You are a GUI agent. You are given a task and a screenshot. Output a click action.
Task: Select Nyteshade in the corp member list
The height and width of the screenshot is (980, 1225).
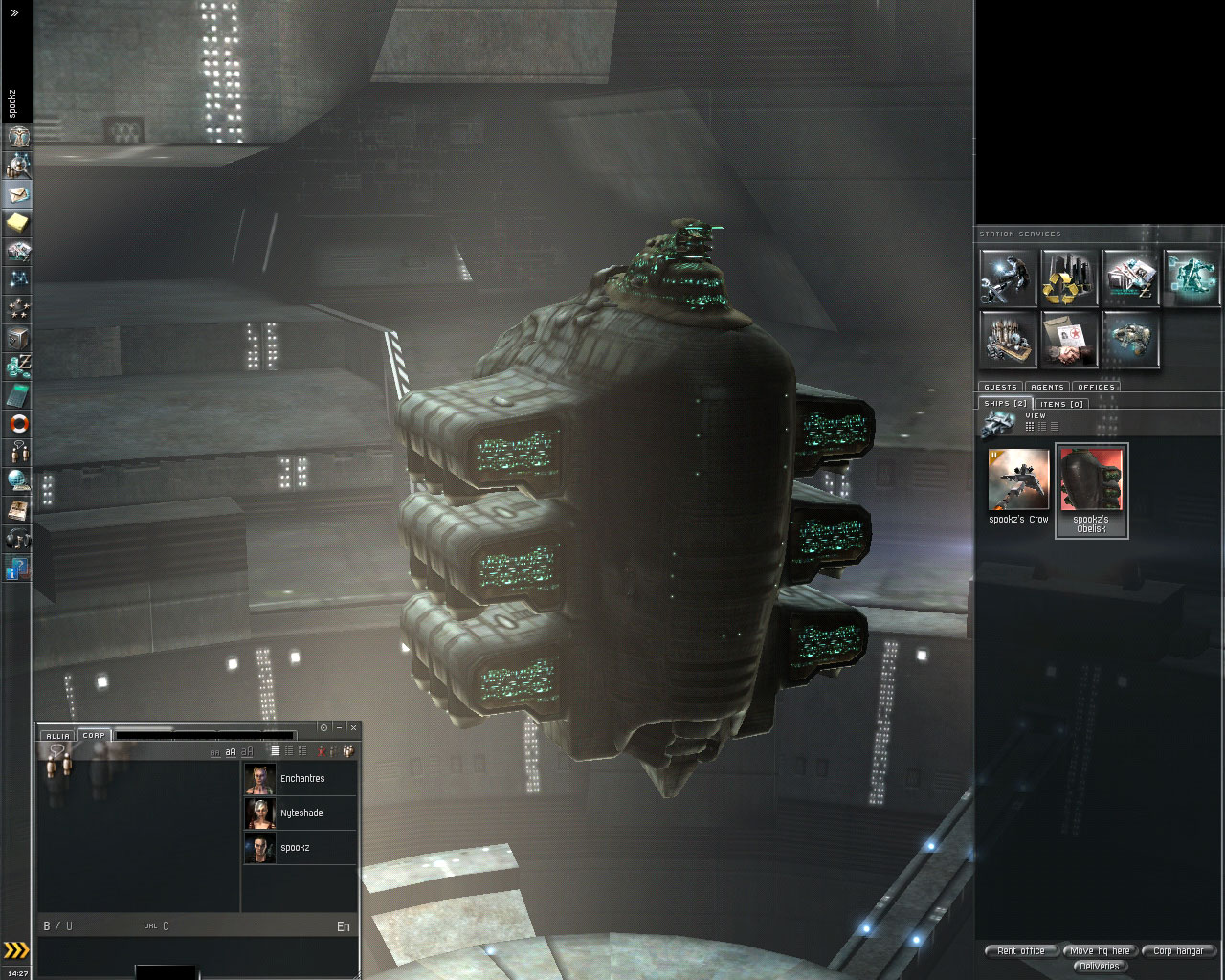pyautogui.click(x=301, y=813)
